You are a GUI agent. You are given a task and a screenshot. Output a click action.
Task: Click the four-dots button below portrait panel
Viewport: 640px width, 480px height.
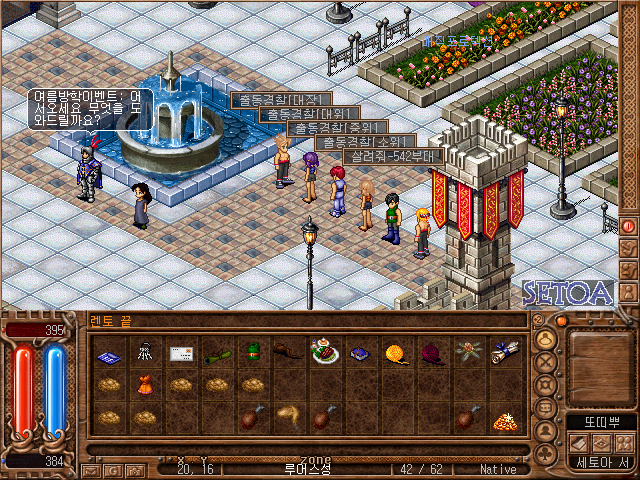click(x=623, y=444)
